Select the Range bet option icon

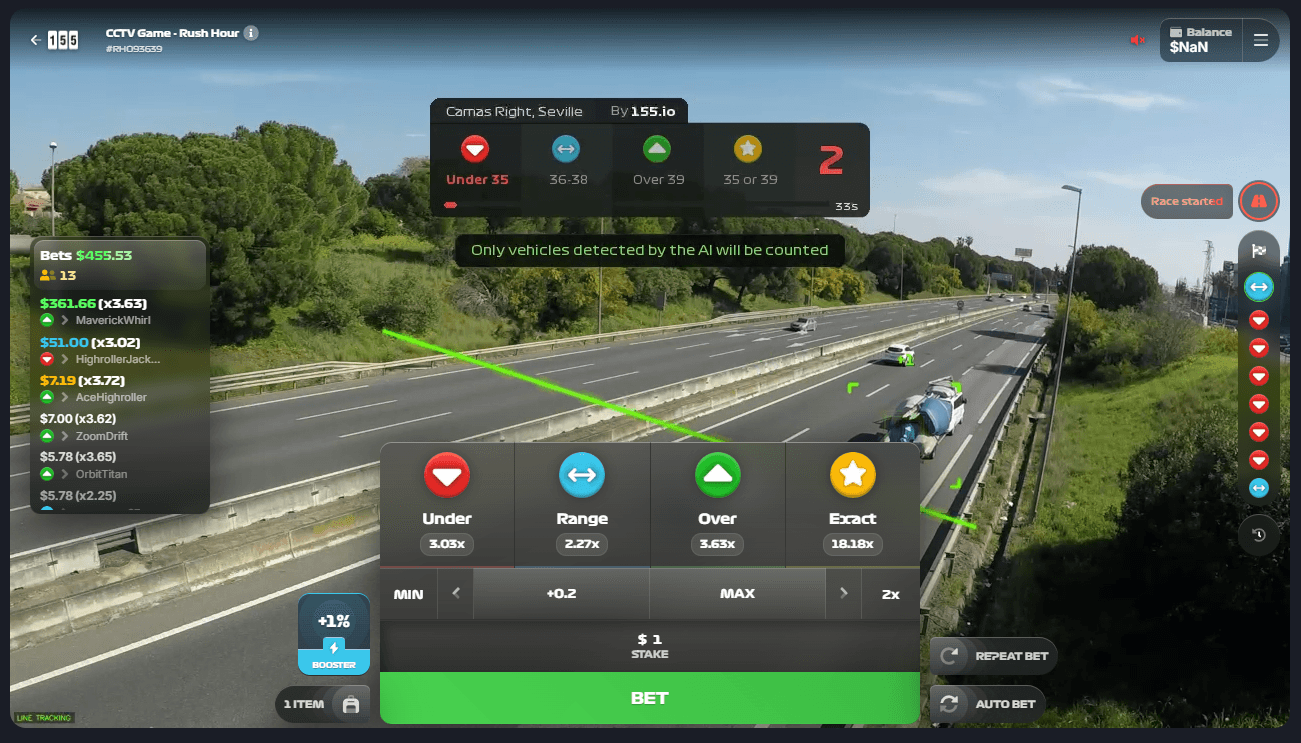click(x=582, y=476)
